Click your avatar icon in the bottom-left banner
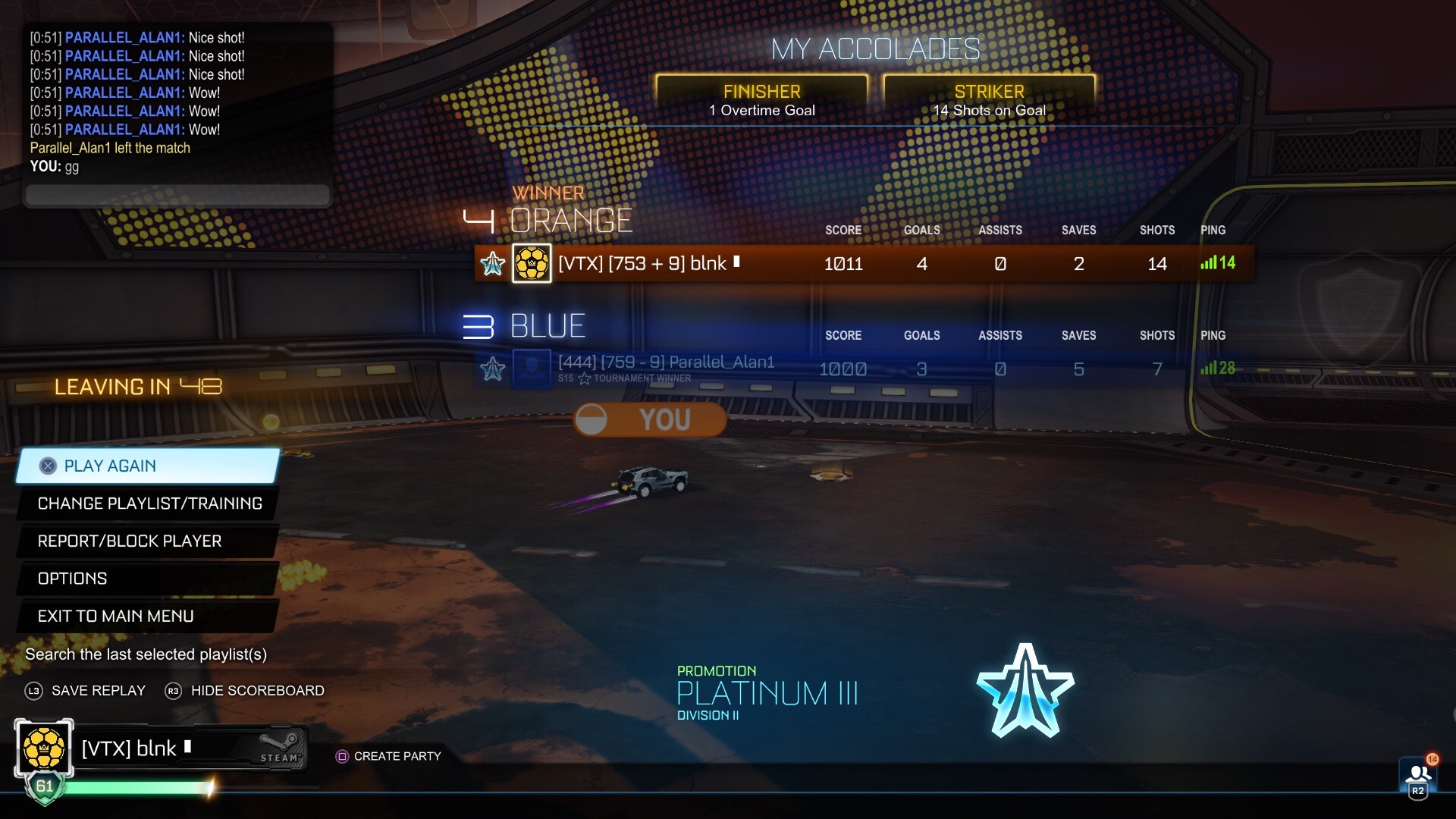The height and width of the screenshot is (819, 1456). tap(43, 747)
